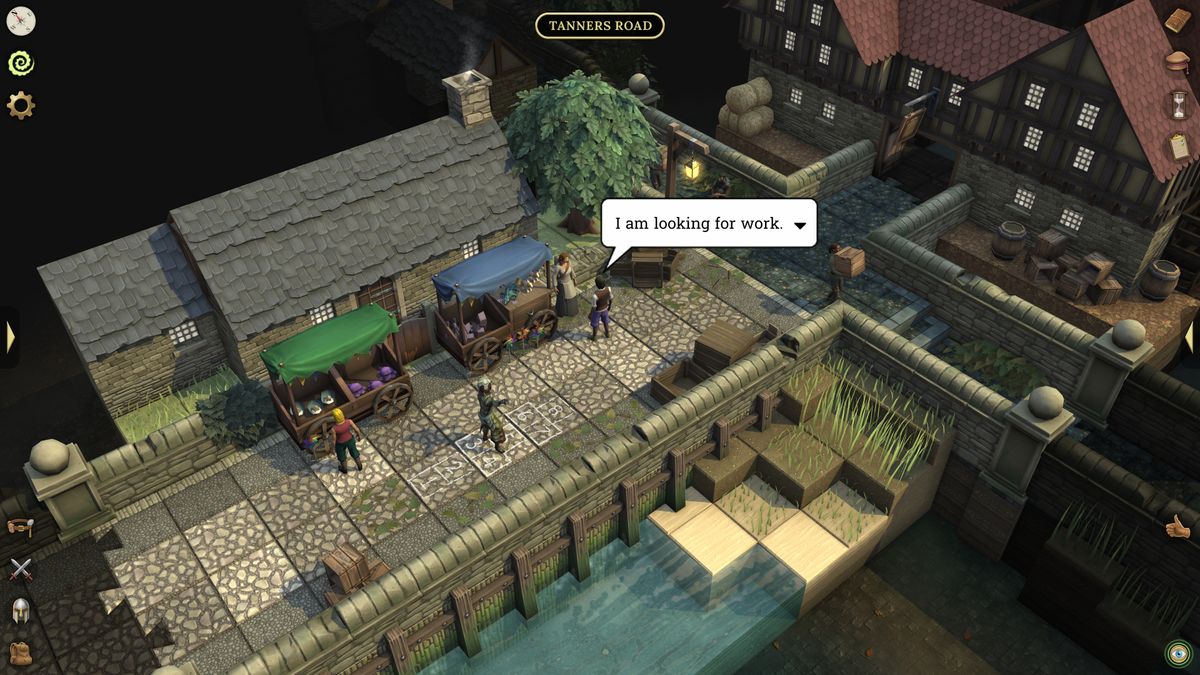
Task: Open the backpack inventory
Action: coord(20,653)
